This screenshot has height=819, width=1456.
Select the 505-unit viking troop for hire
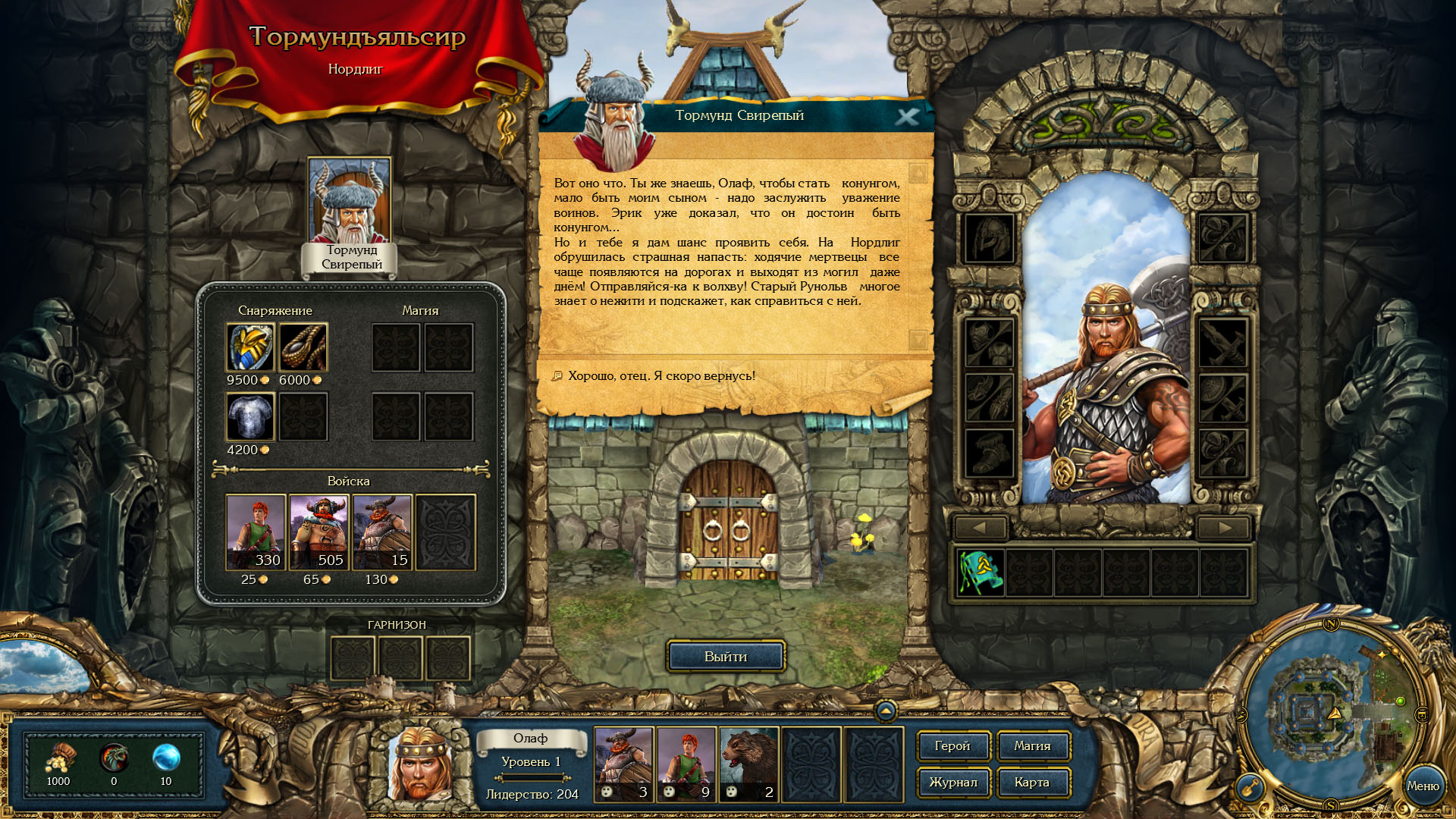tap(318, 532)
